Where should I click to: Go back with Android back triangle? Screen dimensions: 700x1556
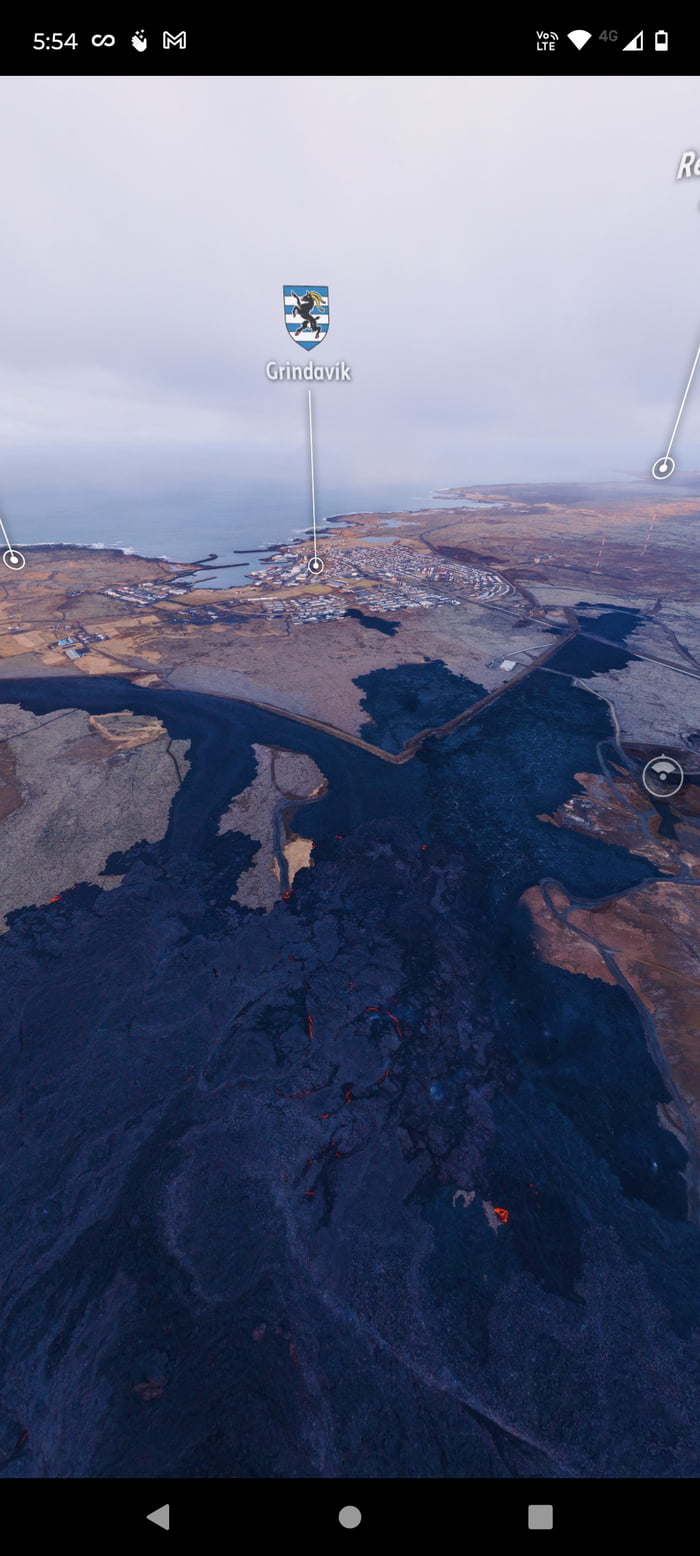click(158, 1517)
